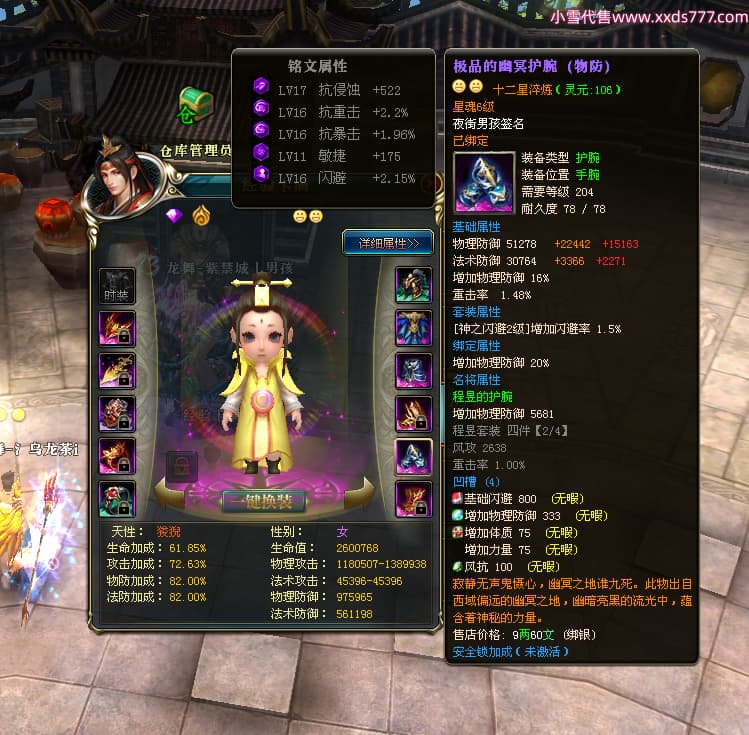This screenshot has width=749, height=735.
Task: Select the highlighted blue bracer equipment slot
Action: click(x=414, y=456)
